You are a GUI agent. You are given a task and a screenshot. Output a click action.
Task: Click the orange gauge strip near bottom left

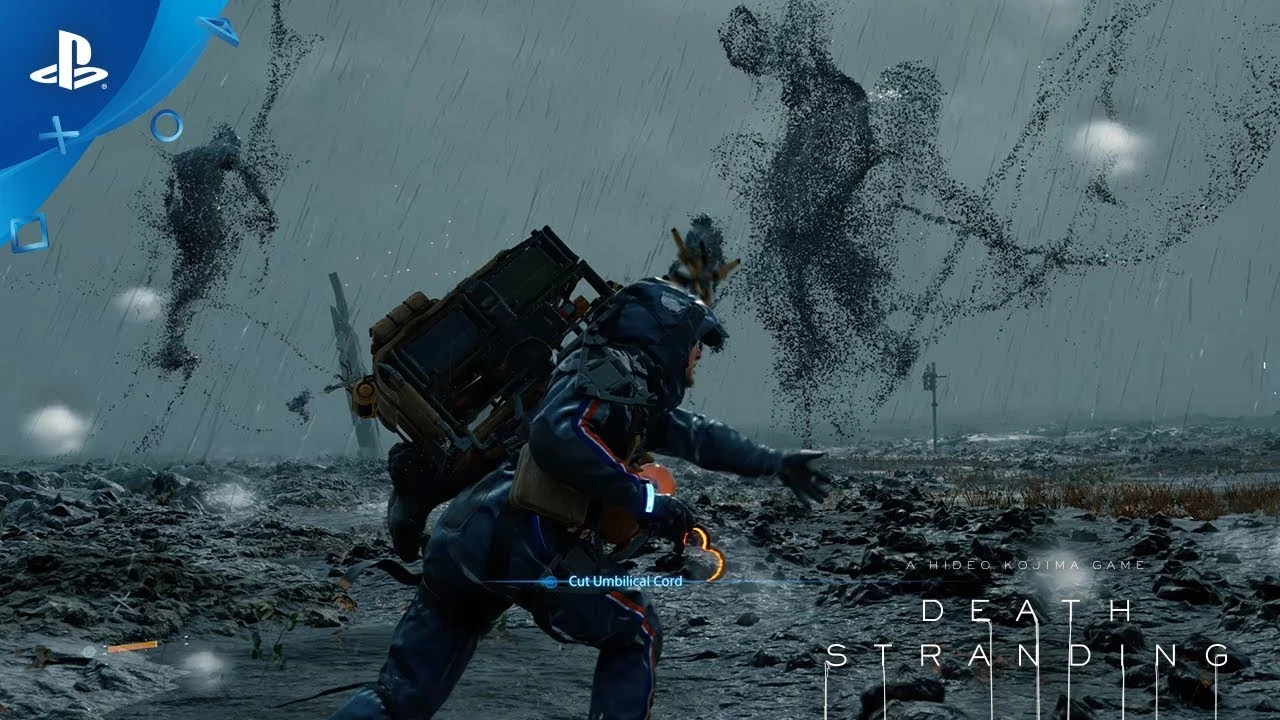pyautogui.click(x=130, y=646)
